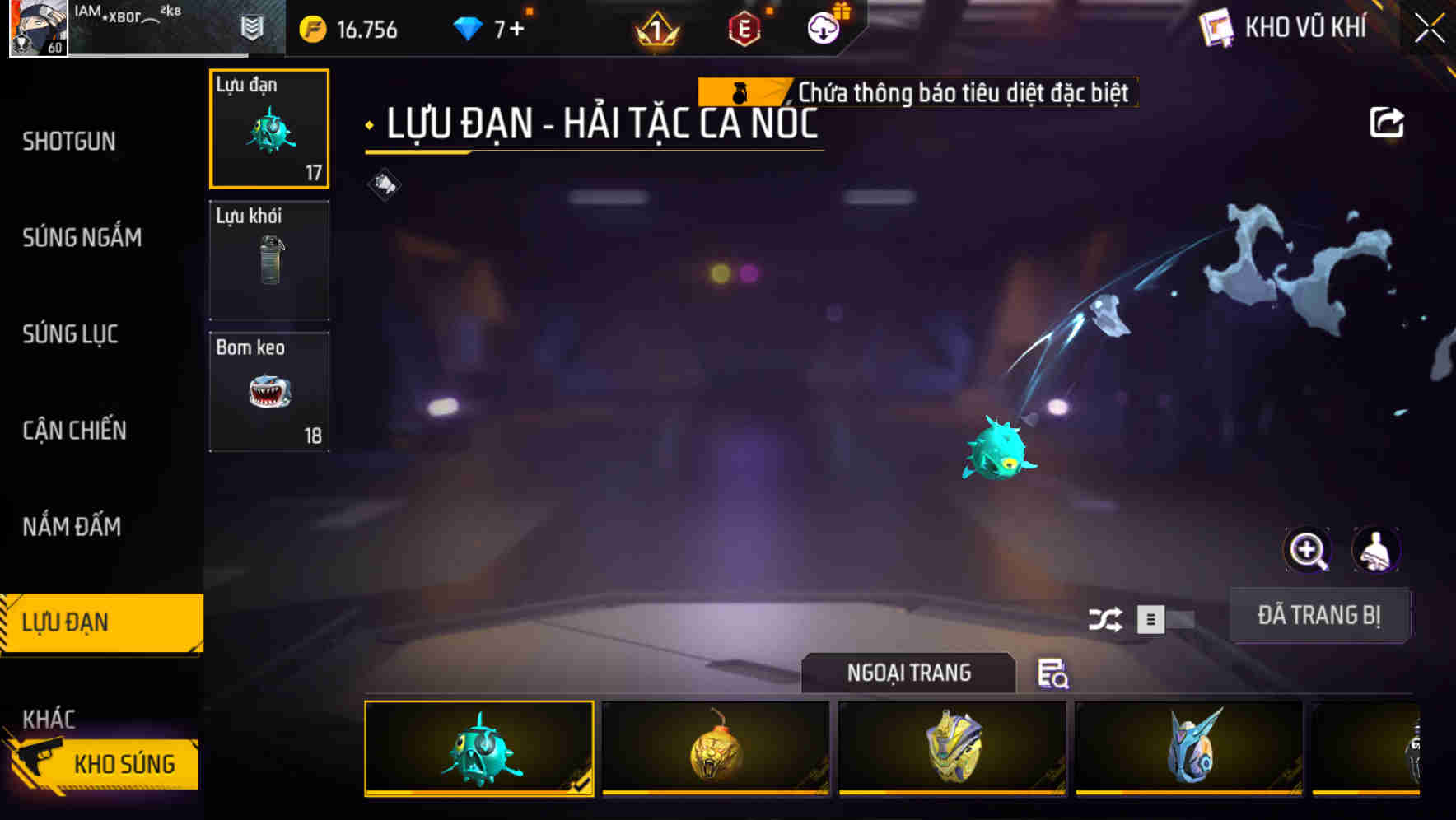
Task: Switch to the NGOẠI TRANG tab
Action: pyautogui.click(x=908, y=672)
